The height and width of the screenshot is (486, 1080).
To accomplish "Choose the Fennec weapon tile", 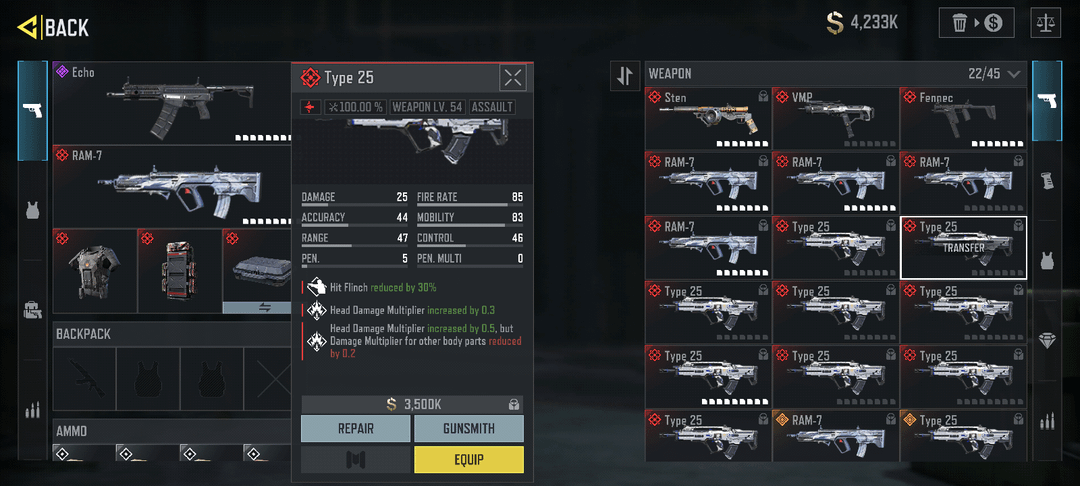I will pos(963,118).
